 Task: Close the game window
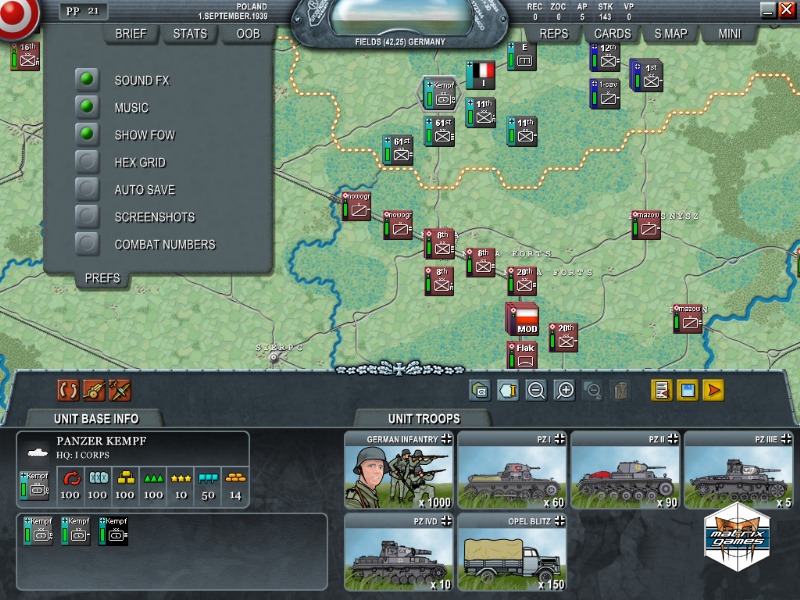pyautogui.click(x=783, y=10)
